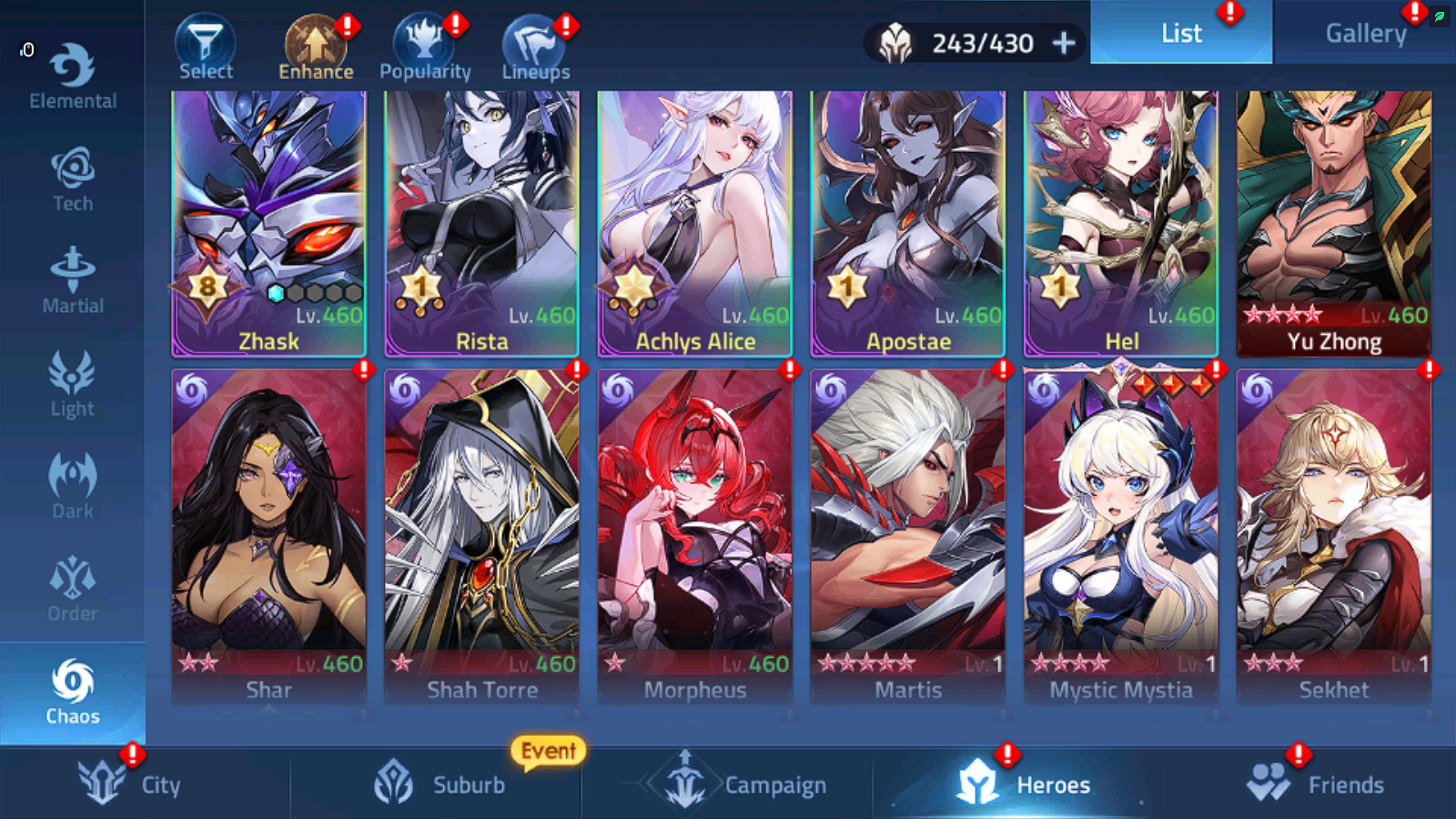Open the Enhance menu
Image resolution: width=1456 pixels, height=819 pixels.
coord(315,41)
